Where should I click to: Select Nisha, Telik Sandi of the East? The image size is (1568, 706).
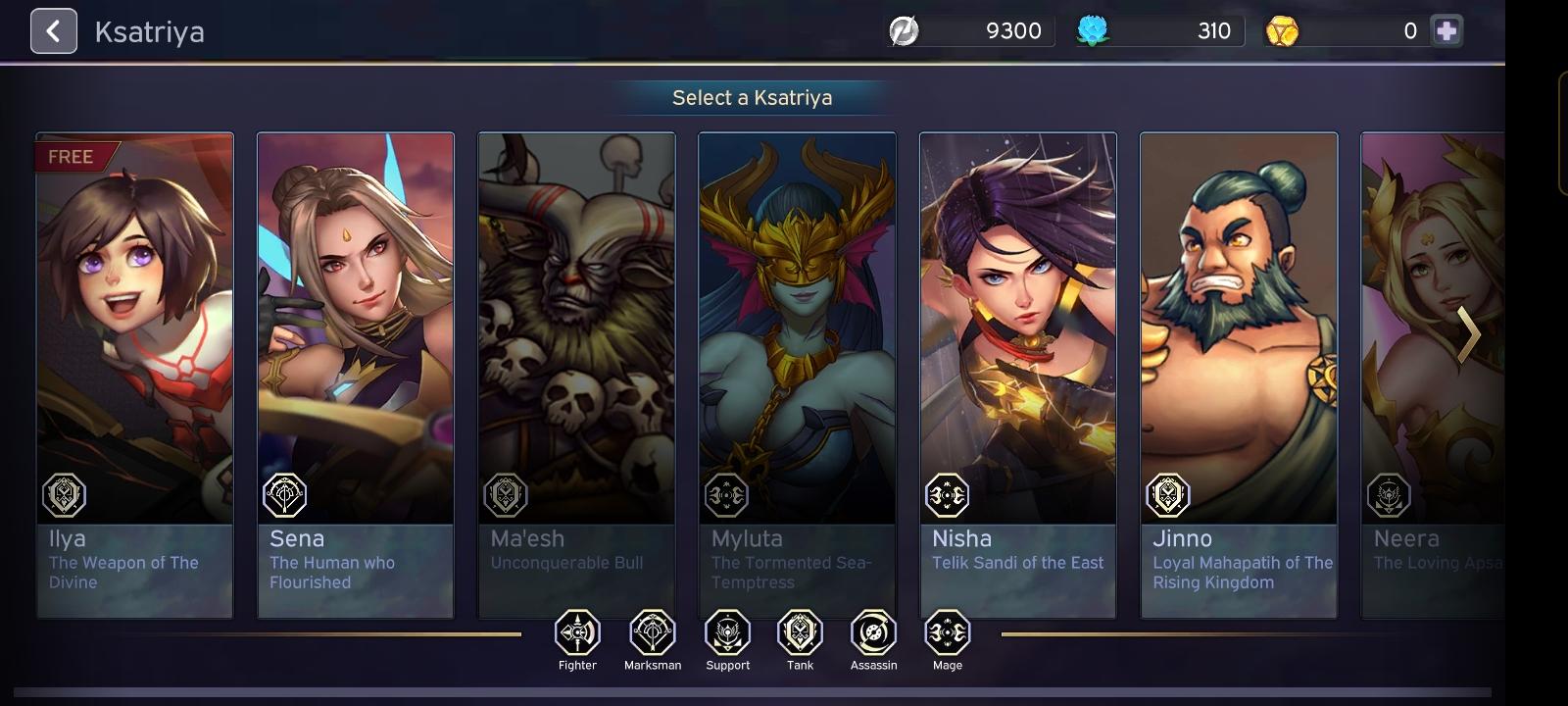1018,373
